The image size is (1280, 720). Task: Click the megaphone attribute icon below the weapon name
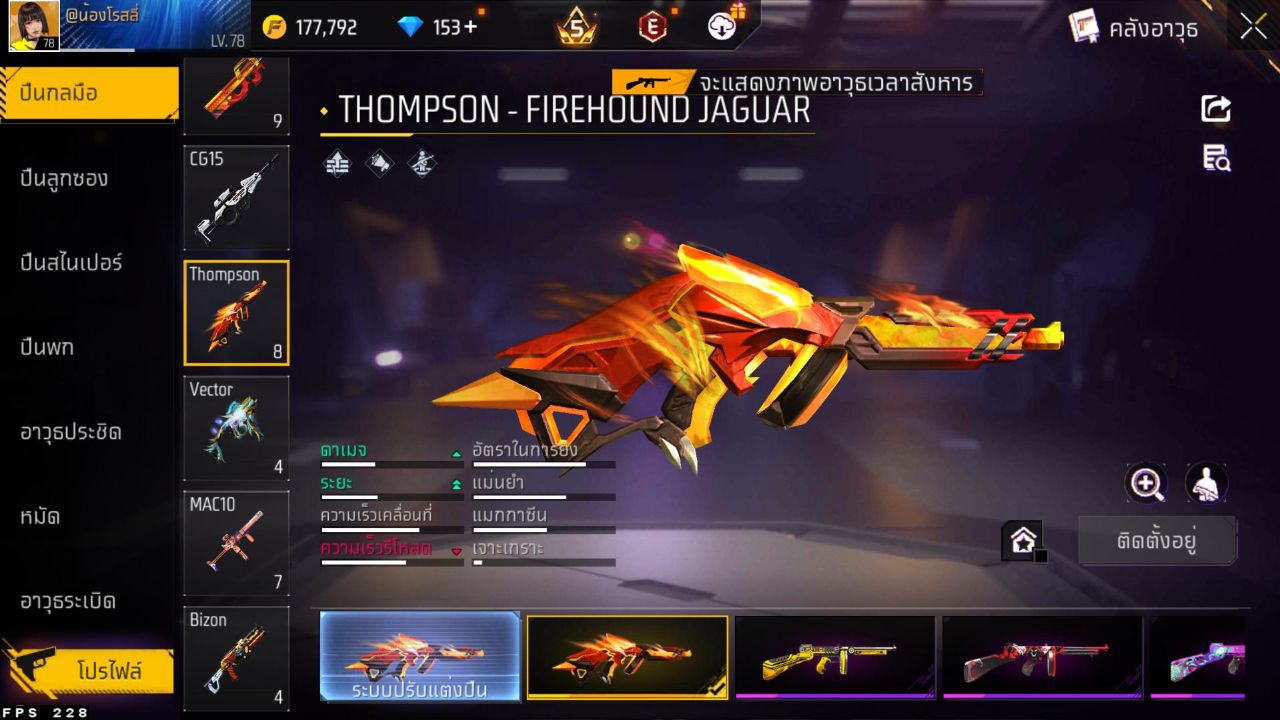click(378, 163)
